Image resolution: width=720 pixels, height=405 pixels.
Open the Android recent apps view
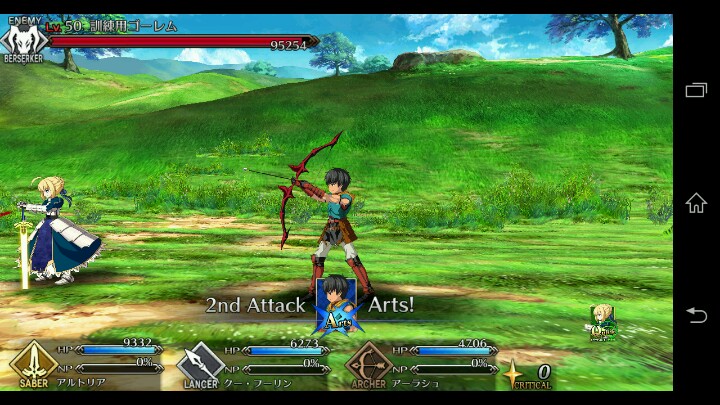point(696,90)
